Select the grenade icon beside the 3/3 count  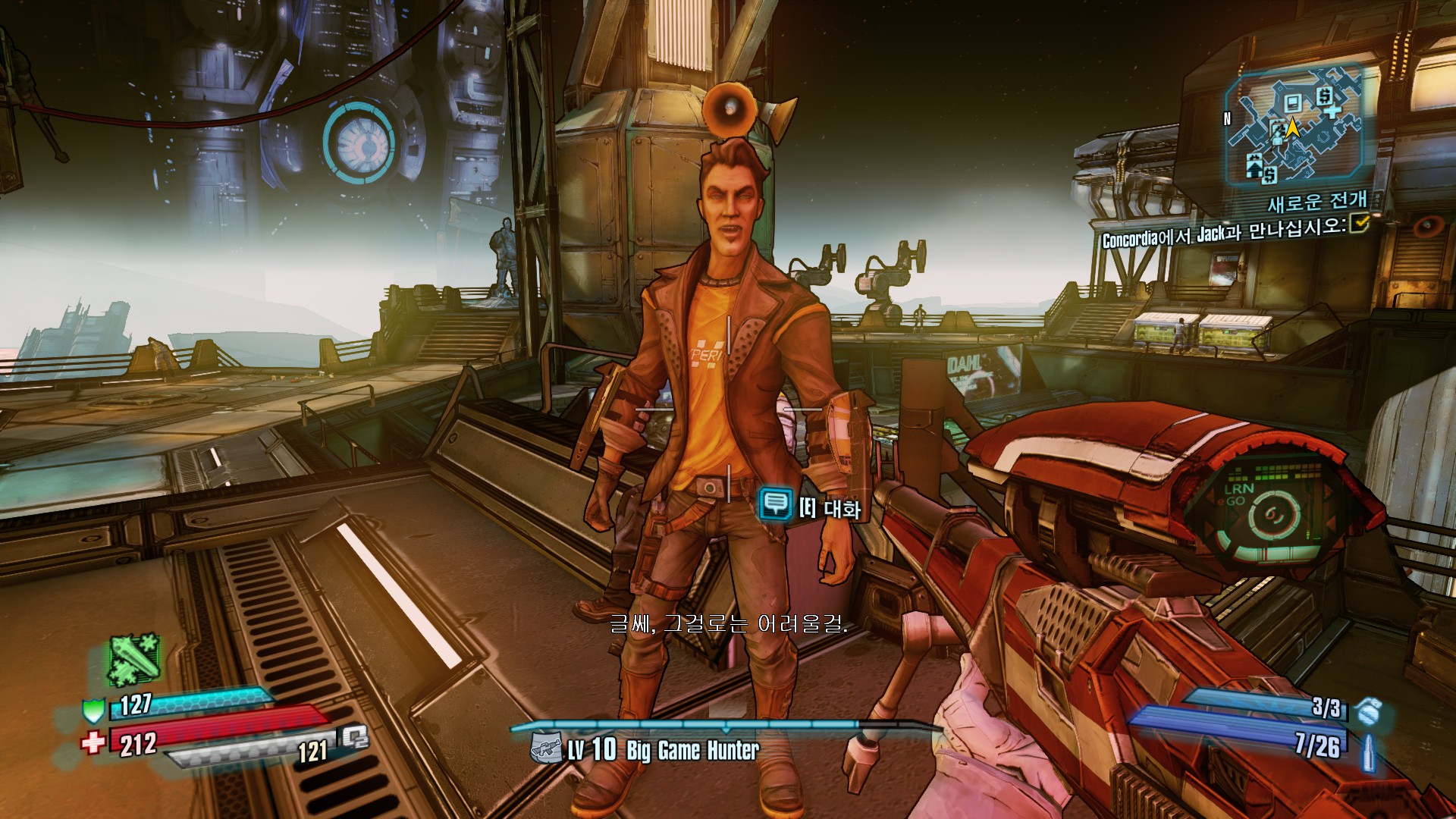(x=1367, y=711)
